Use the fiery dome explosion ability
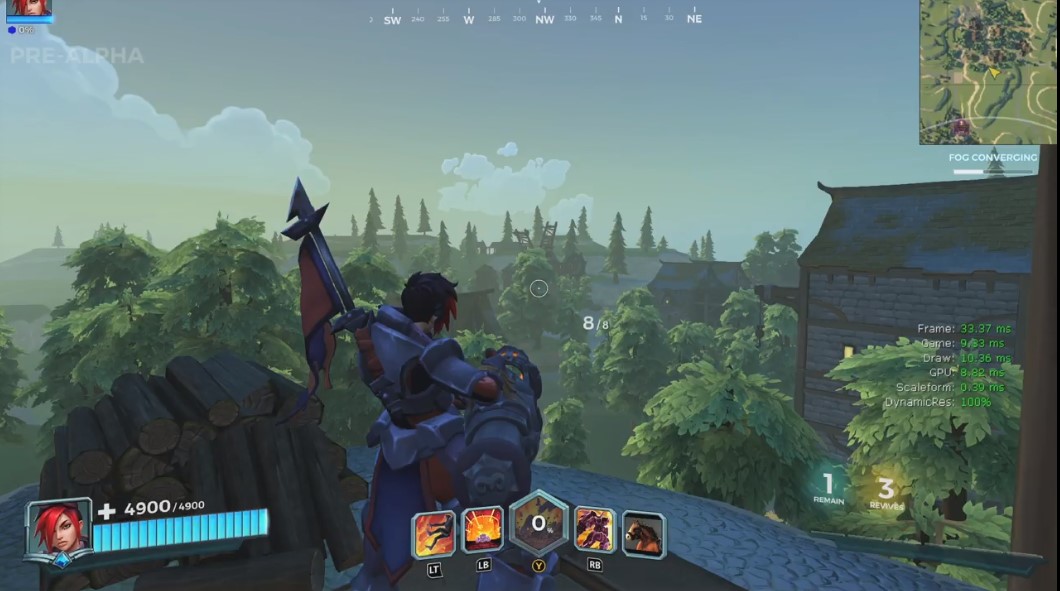Viewport: 1060px width, 591px height. click(483, 532)
